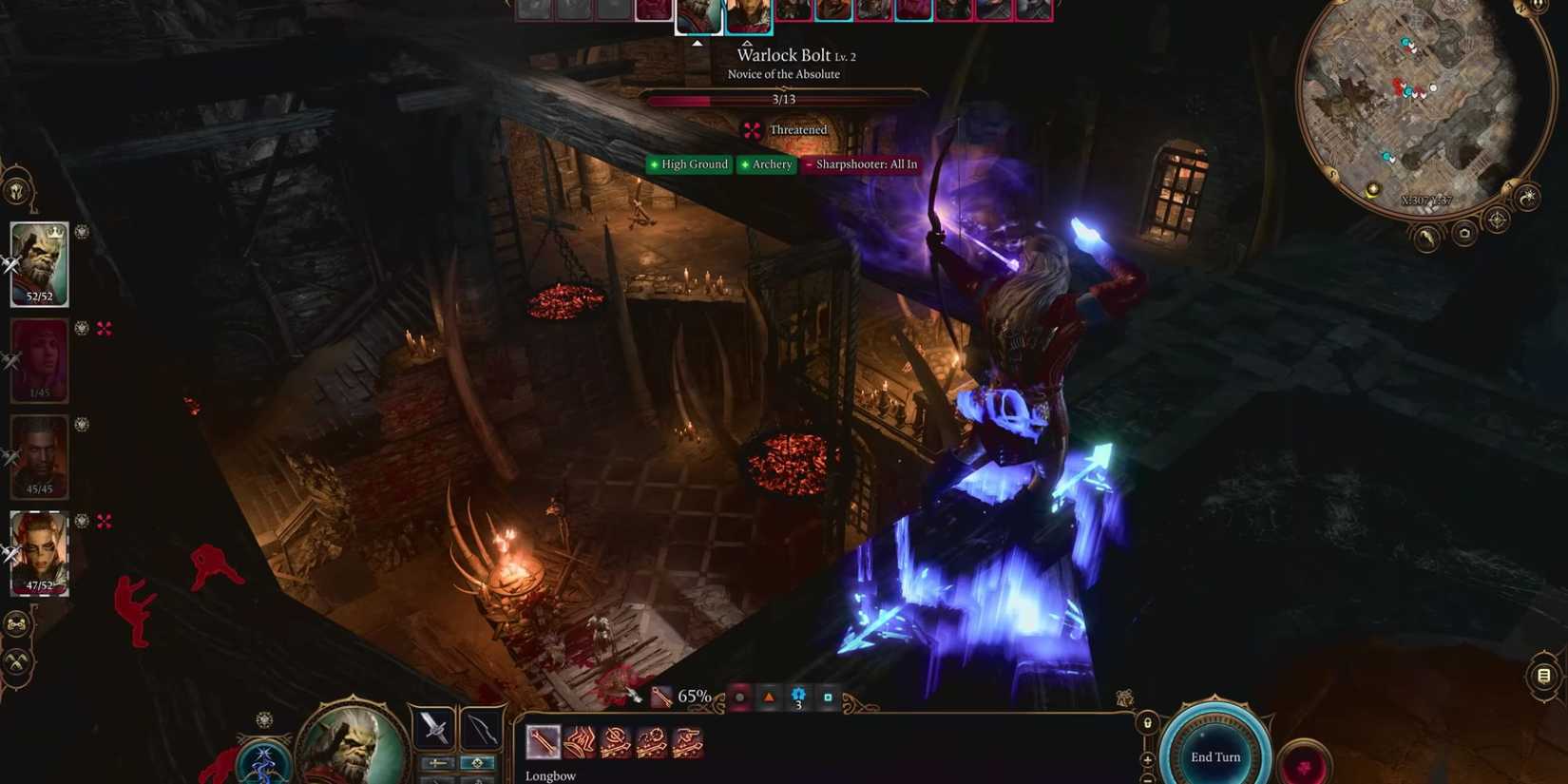
Task: Click the orange bonus action triangle indicator
Action: 770,696
